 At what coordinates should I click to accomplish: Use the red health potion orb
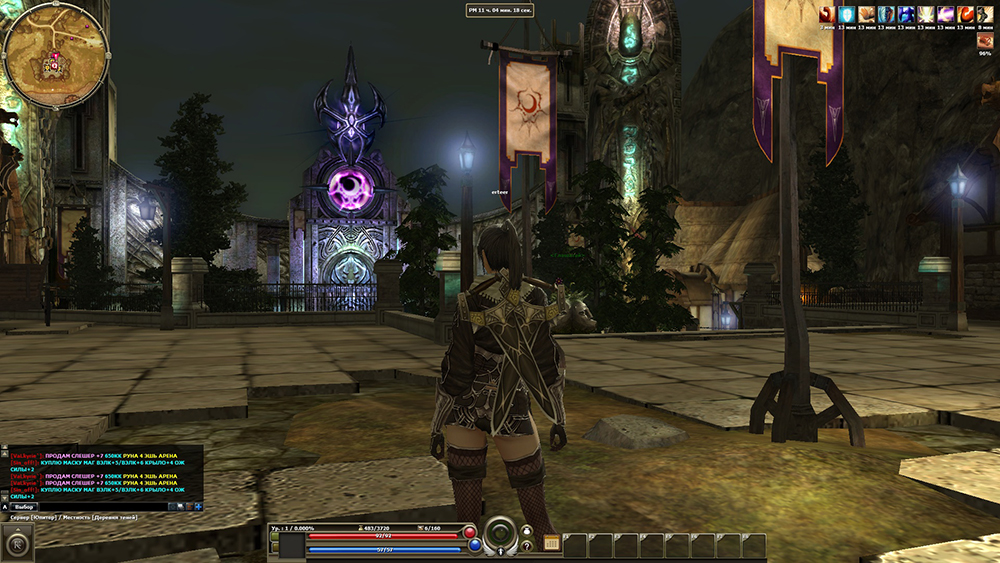point(470,533)
